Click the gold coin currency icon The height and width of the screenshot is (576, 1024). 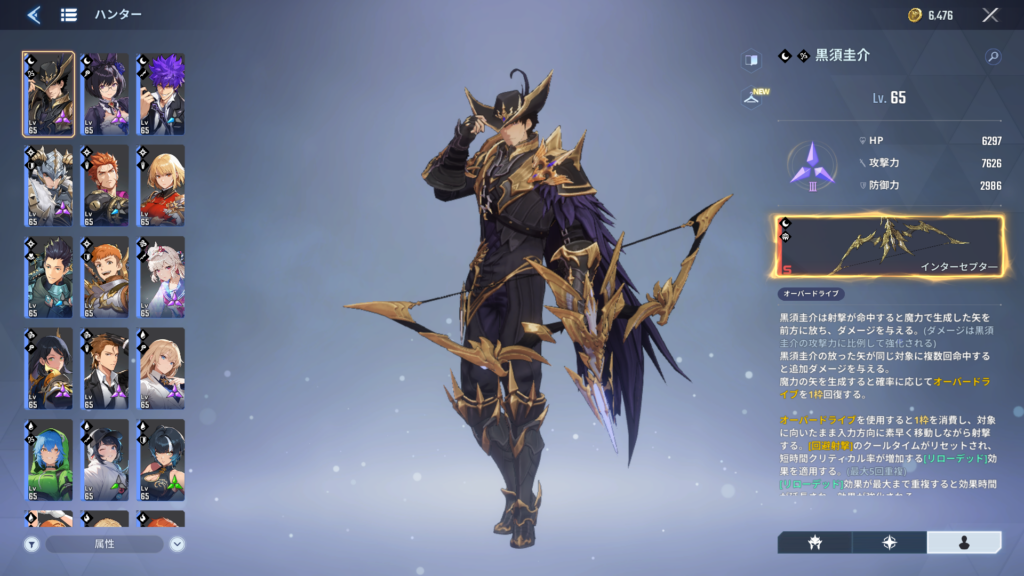click(914, 14)
